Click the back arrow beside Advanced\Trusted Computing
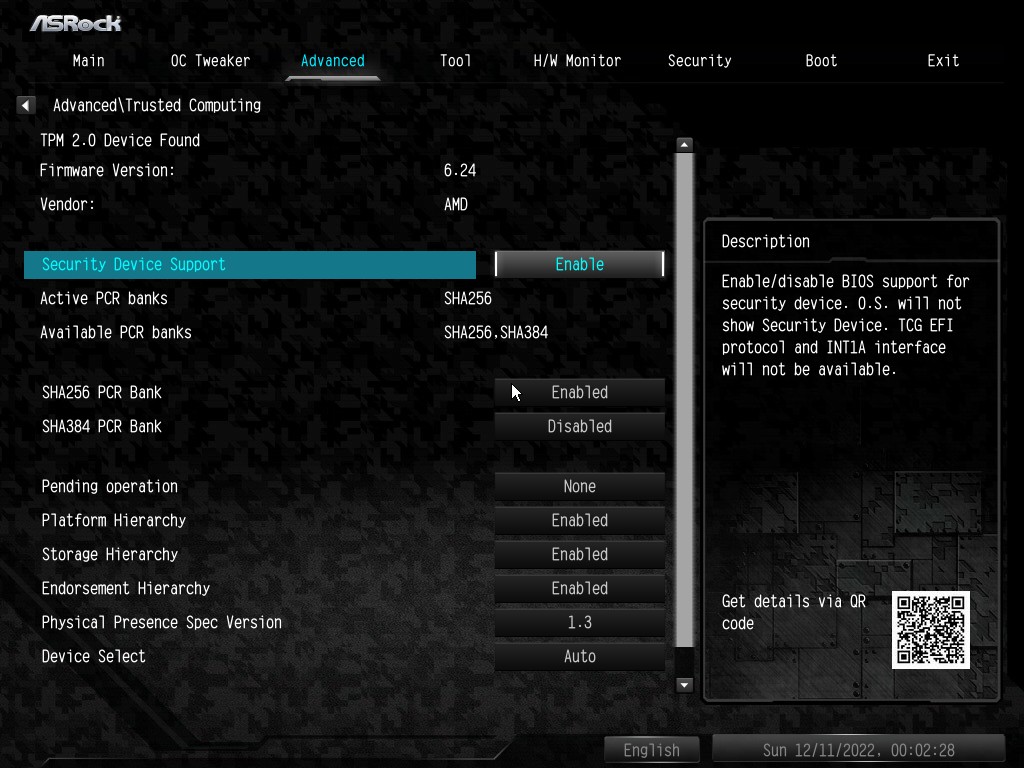 [26, 105]
